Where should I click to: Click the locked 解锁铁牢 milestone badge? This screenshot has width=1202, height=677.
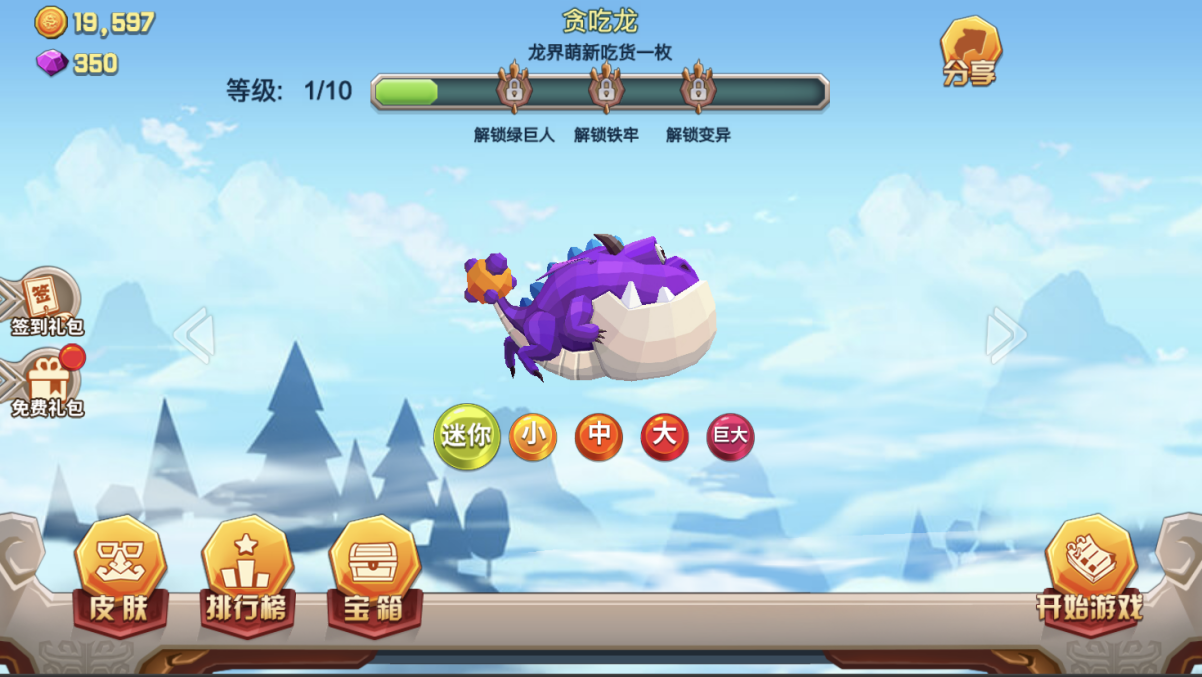(606, 89)
